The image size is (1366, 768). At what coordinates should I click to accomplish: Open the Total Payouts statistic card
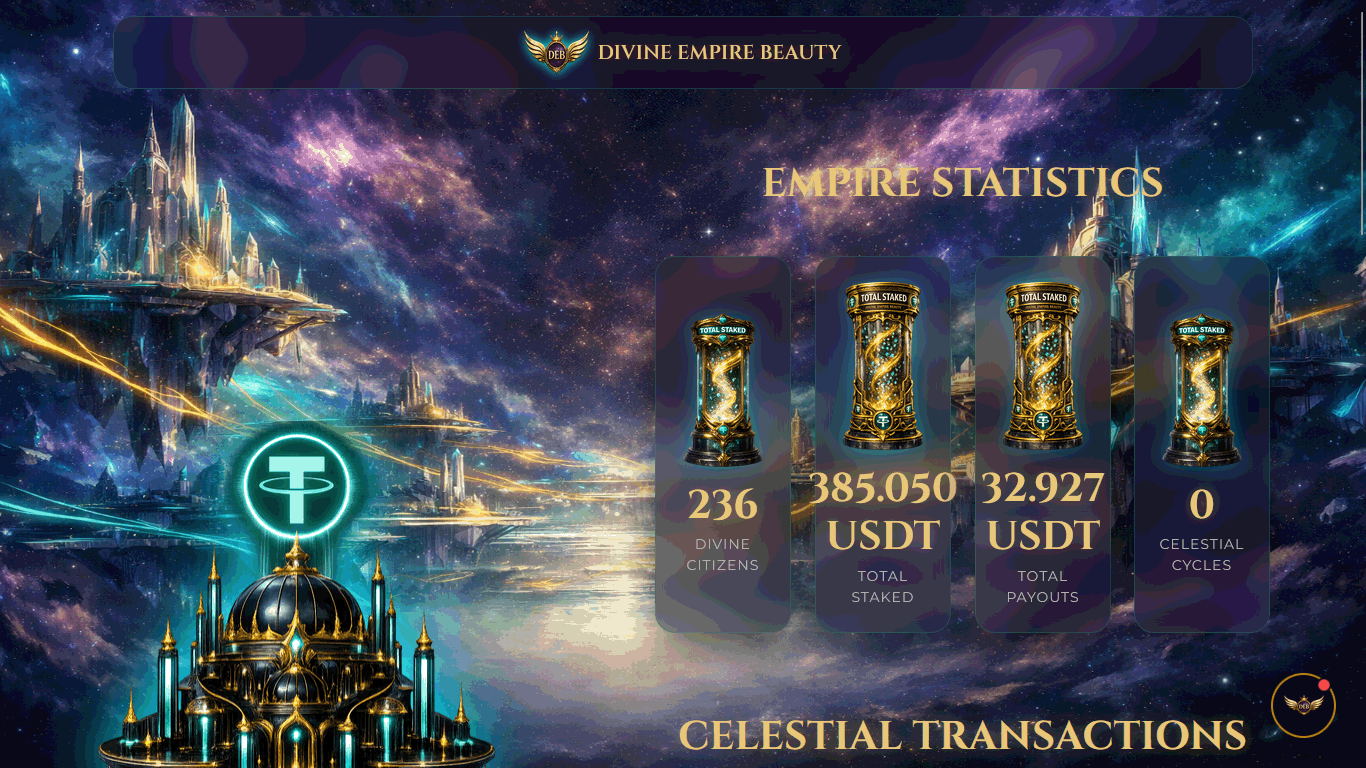pos(1042,445)
